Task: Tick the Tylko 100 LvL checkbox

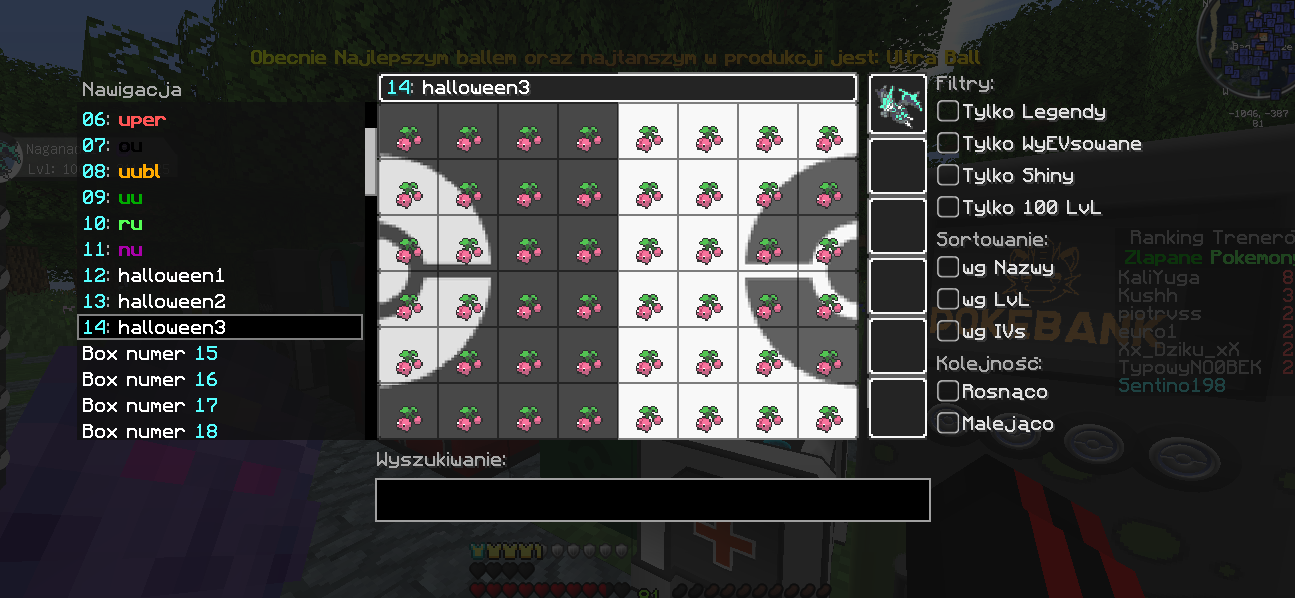Action: tap(948, 207)
